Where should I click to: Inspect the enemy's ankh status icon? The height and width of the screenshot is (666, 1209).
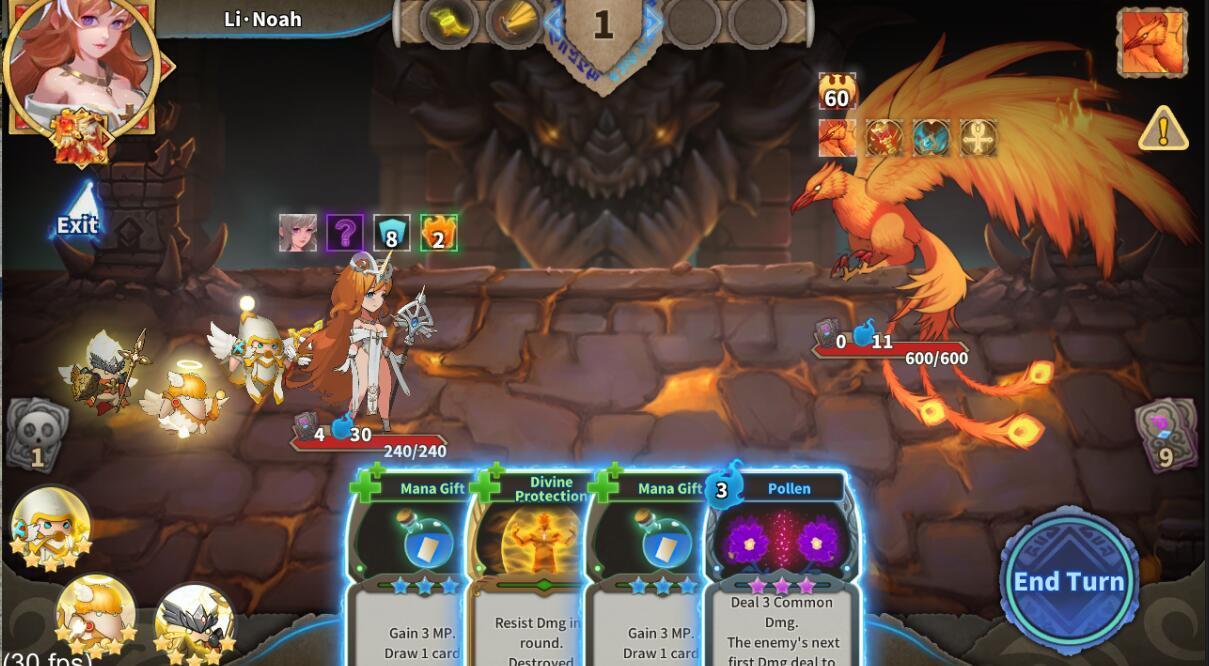pyautogui.click(x=978, y=138)
